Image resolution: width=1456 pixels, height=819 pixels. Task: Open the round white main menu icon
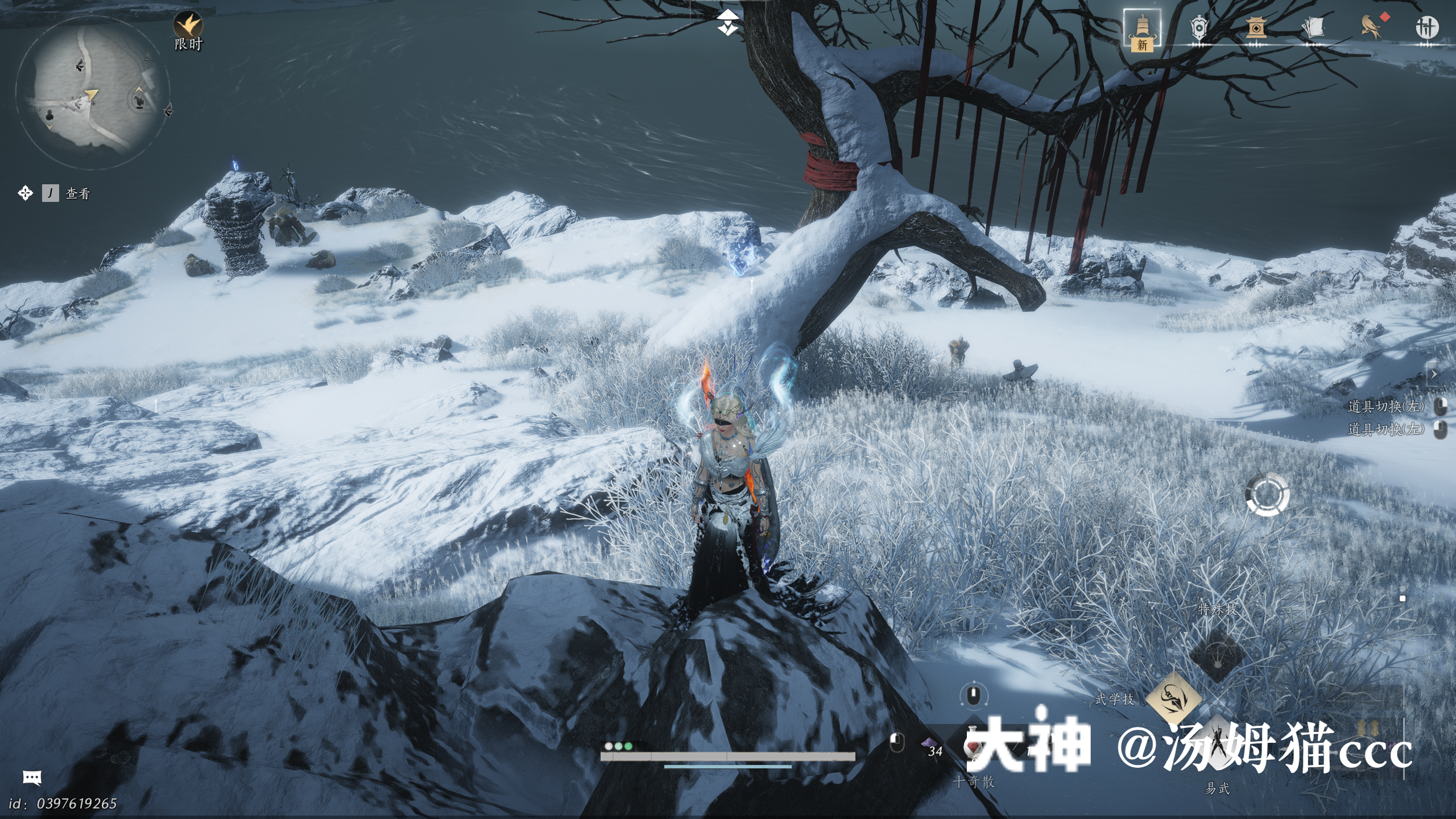1426,27
